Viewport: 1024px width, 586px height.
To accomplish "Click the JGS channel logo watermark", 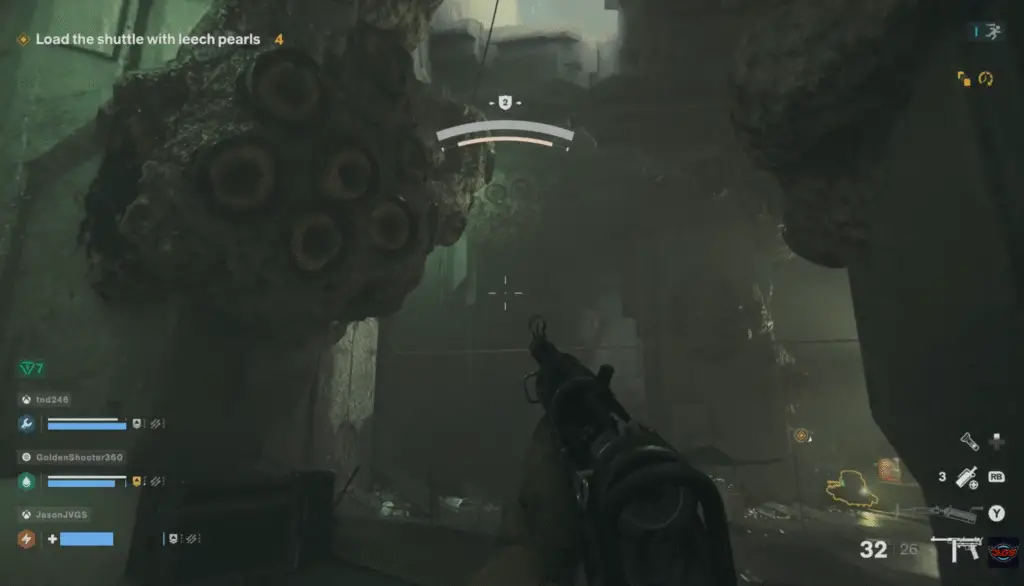I will 1003,550.
